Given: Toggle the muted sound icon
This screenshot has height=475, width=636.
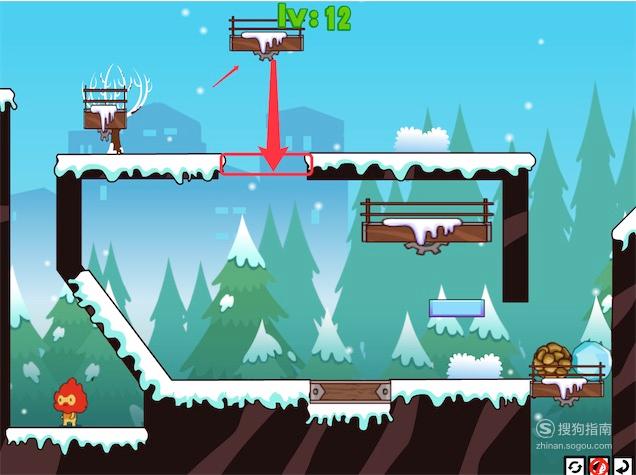Looking at the screenshot, I should [599, 466].
